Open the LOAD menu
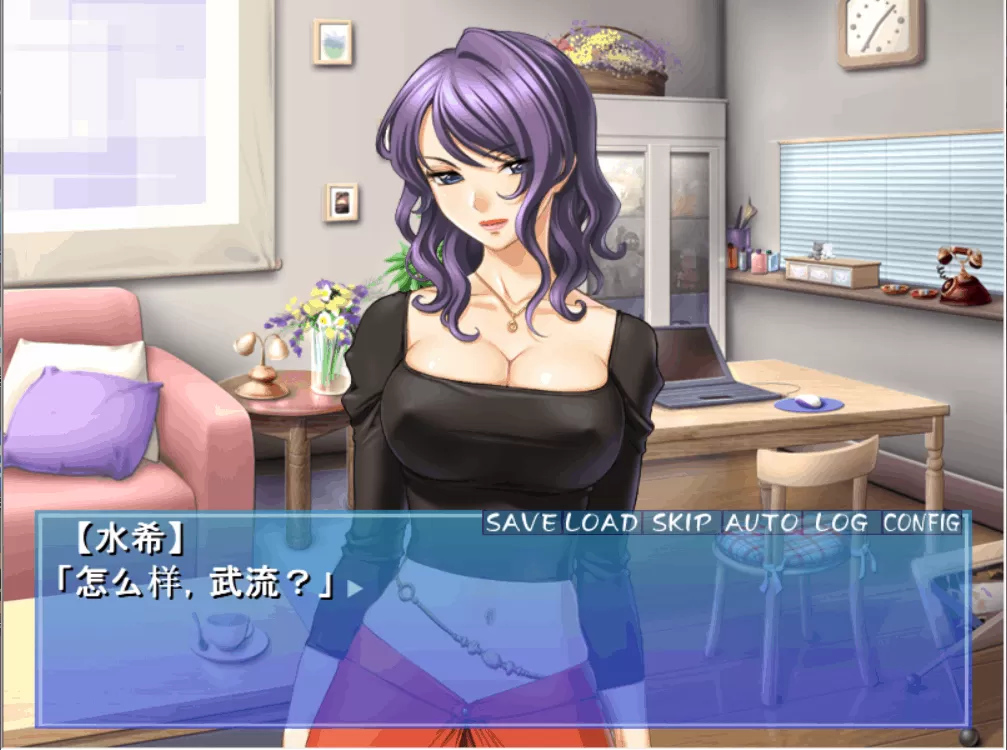Screen dimensions: 1007x750 point(602,523)
